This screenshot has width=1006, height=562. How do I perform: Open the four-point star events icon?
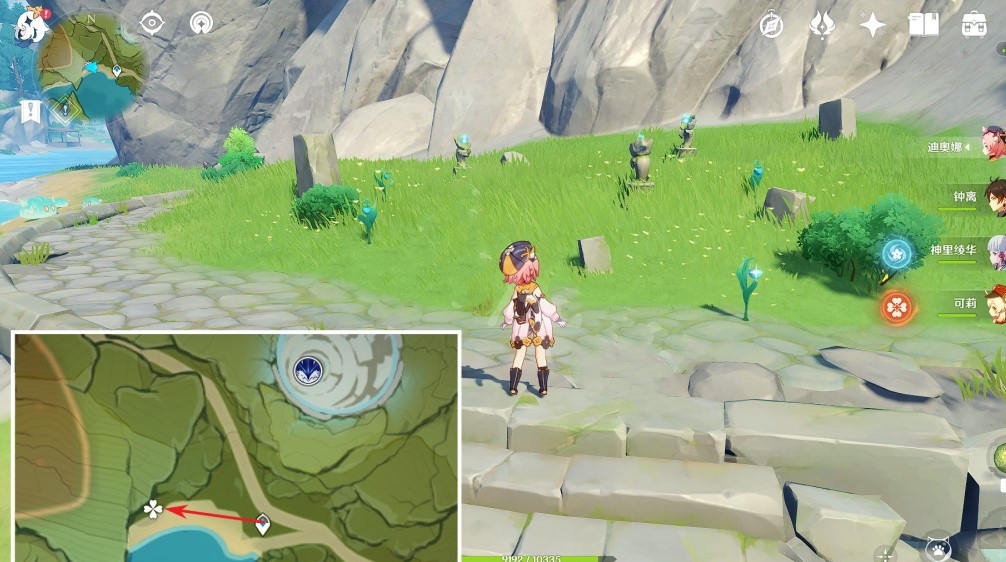pyautogui.click(x=873, y=25)
